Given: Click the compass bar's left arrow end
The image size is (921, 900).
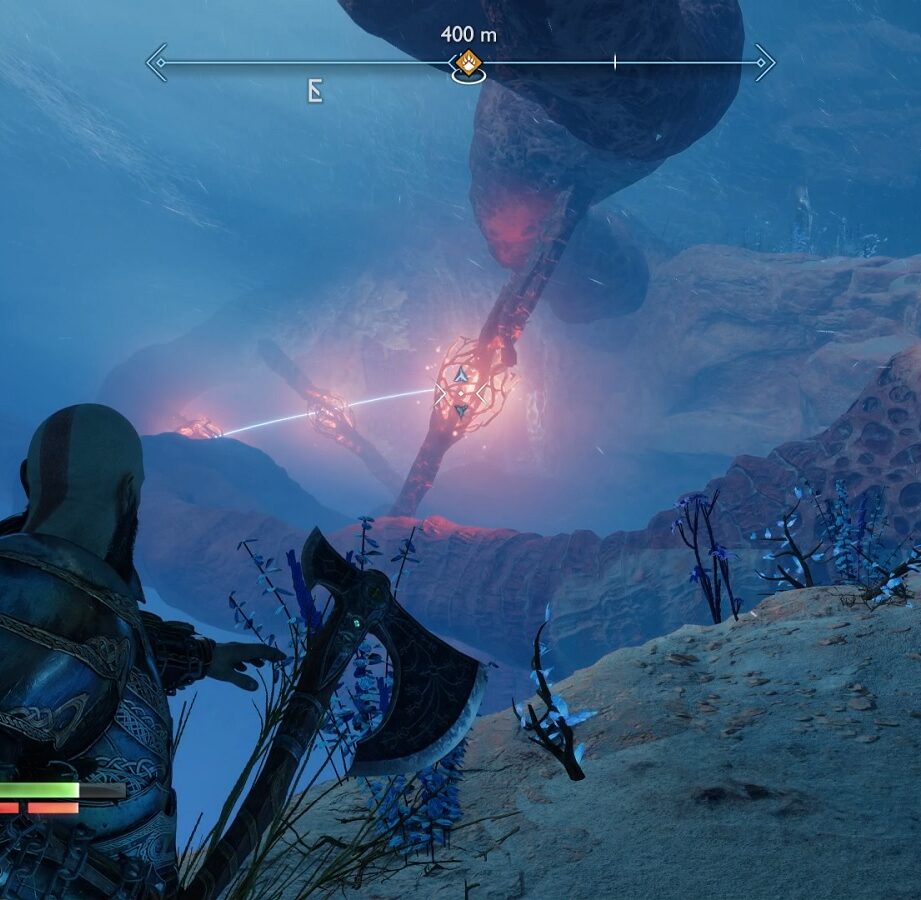Looking at the screenshot, I should 157,62.
